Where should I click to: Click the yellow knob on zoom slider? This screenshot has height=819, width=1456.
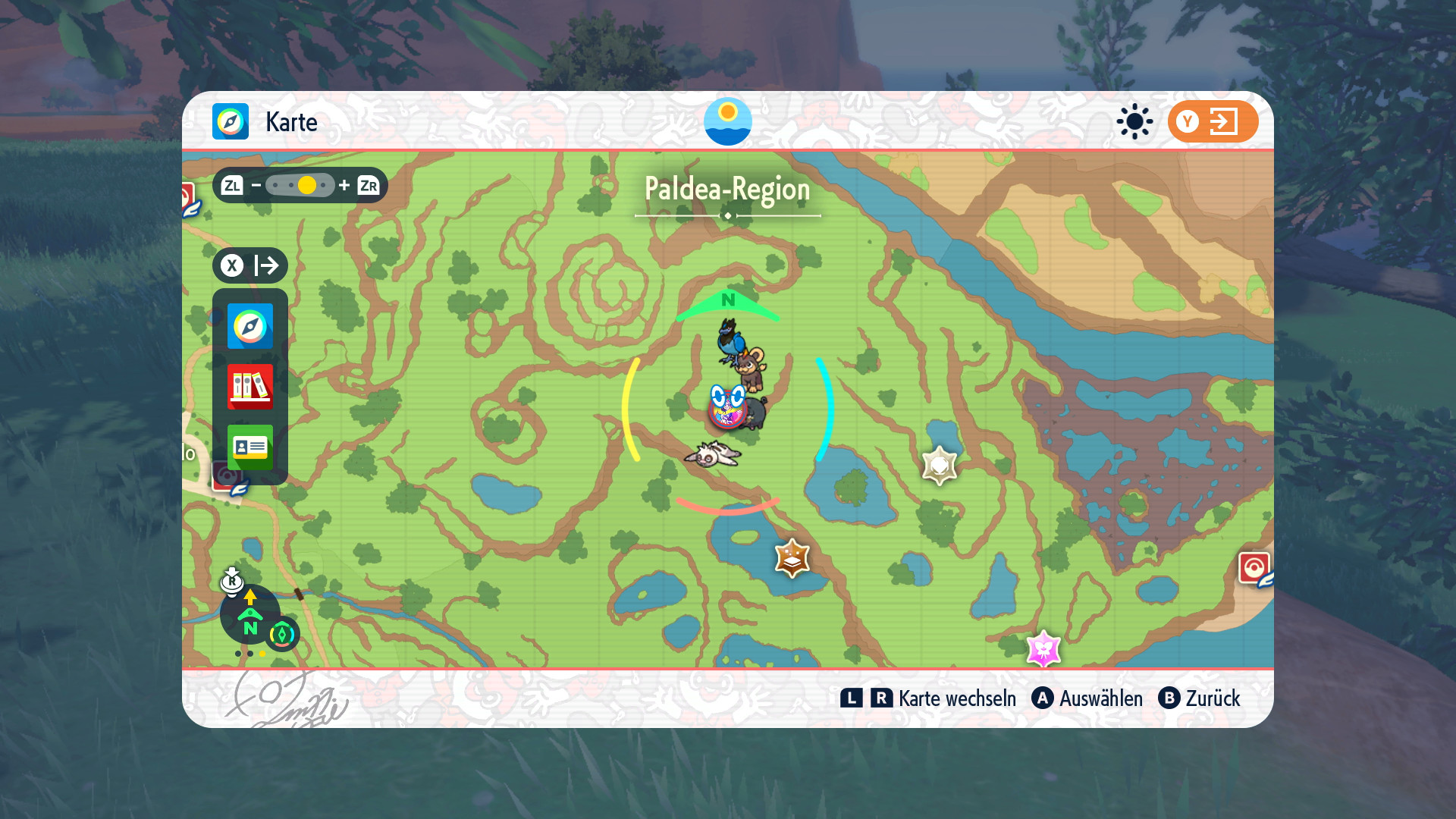[x=307, y=185]
